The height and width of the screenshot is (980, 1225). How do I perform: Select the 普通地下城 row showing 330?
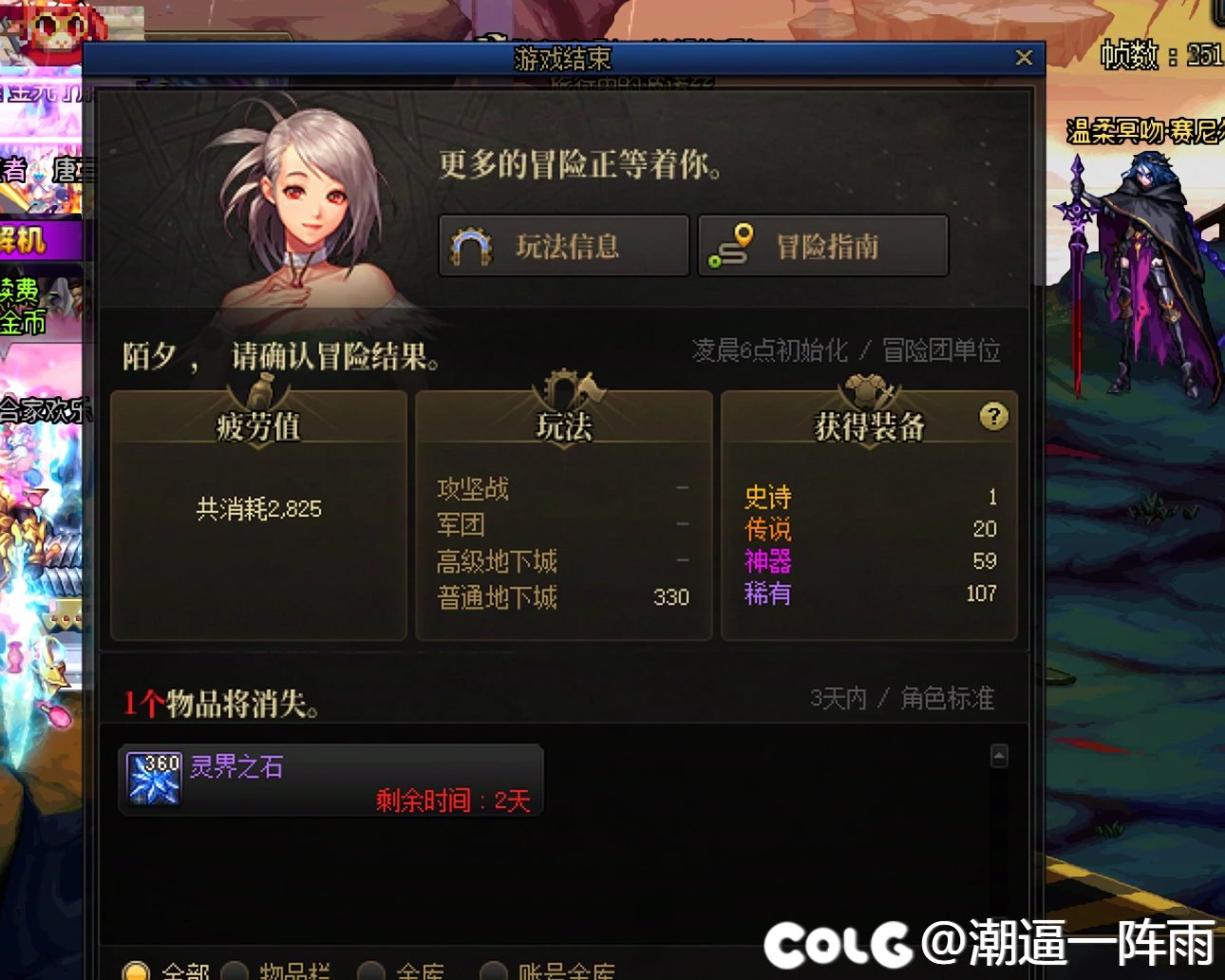click(x=565, y=597)
